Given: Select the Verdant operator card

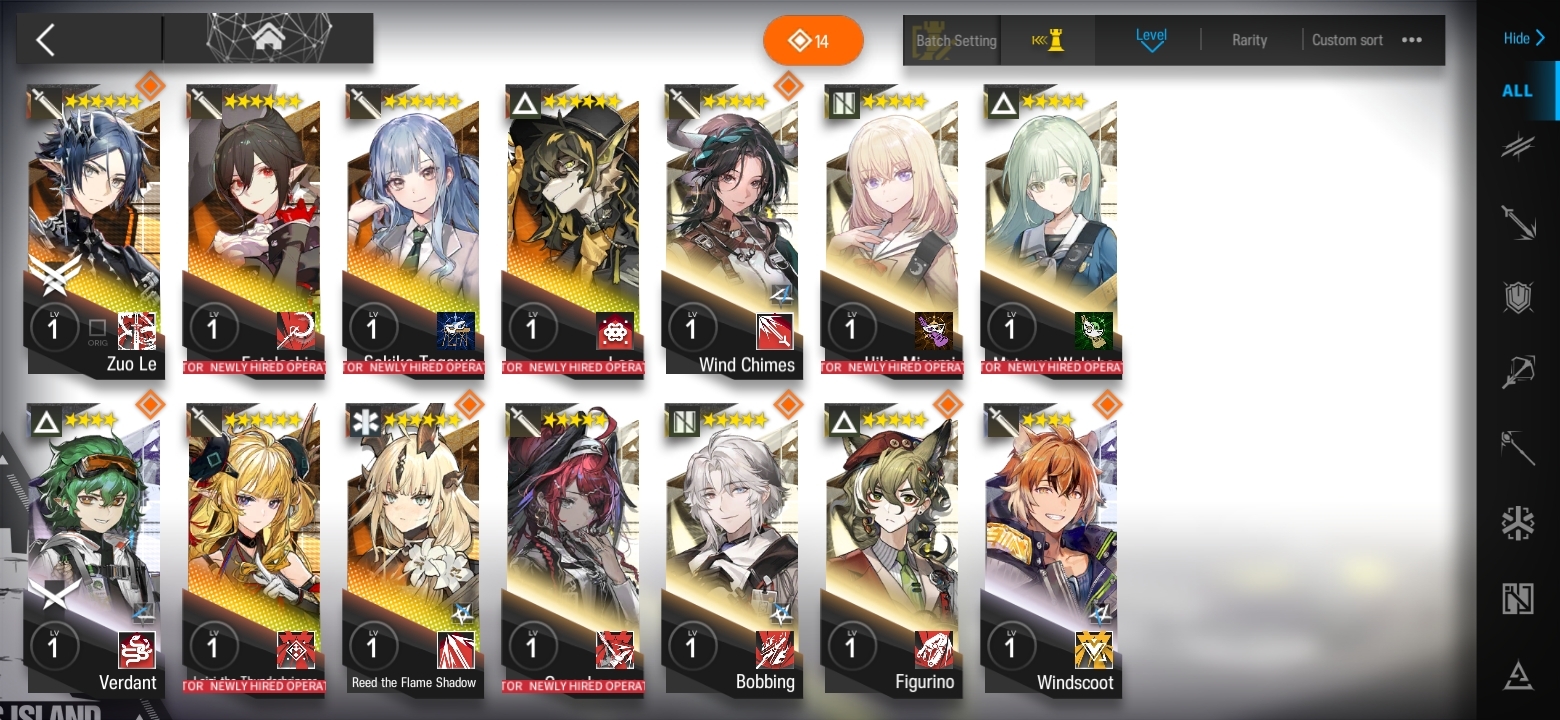Looking at the screenshot, I should coord(95,550).
